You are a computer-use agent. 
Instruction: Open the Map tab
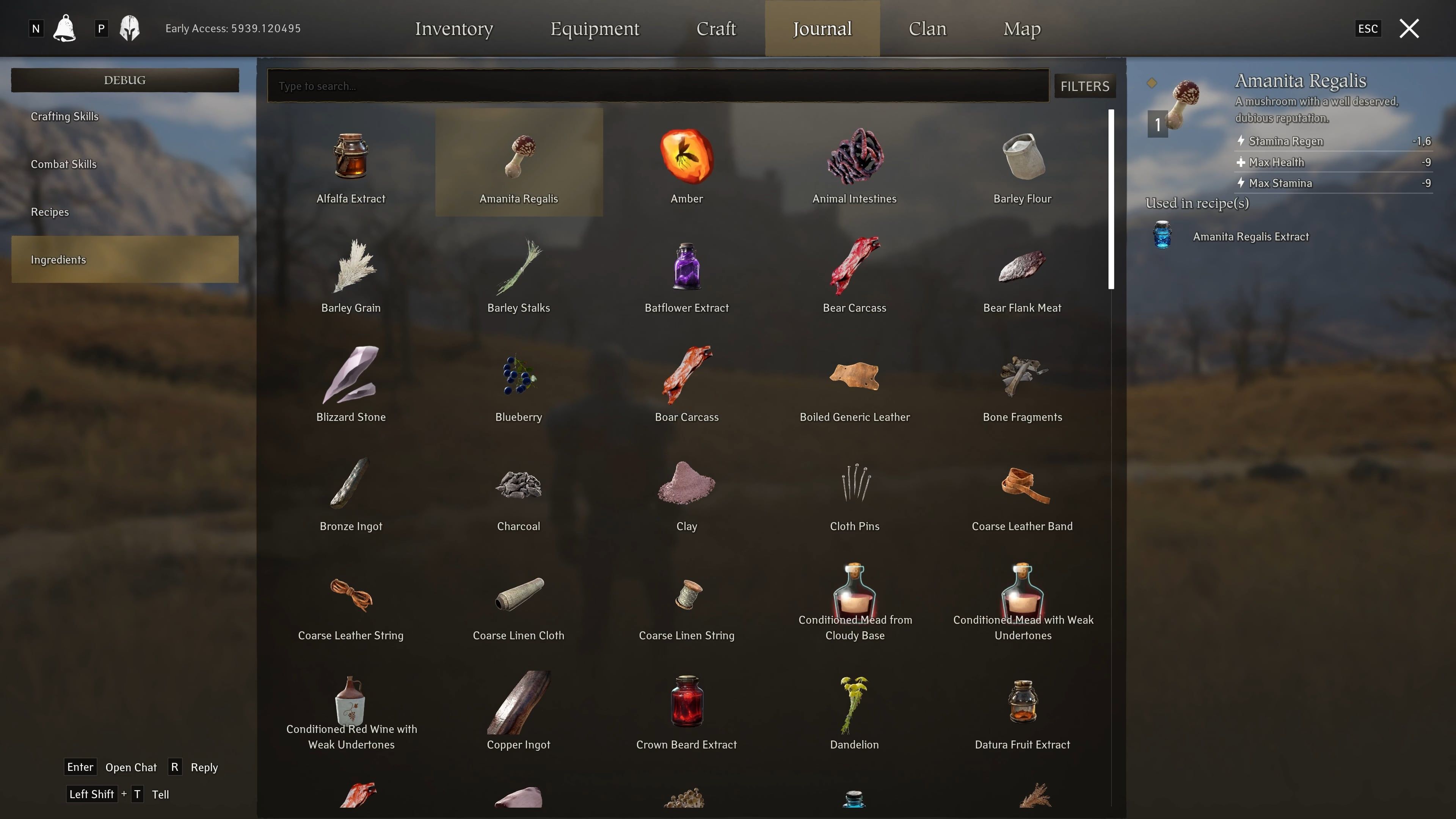click(1021, 28)
